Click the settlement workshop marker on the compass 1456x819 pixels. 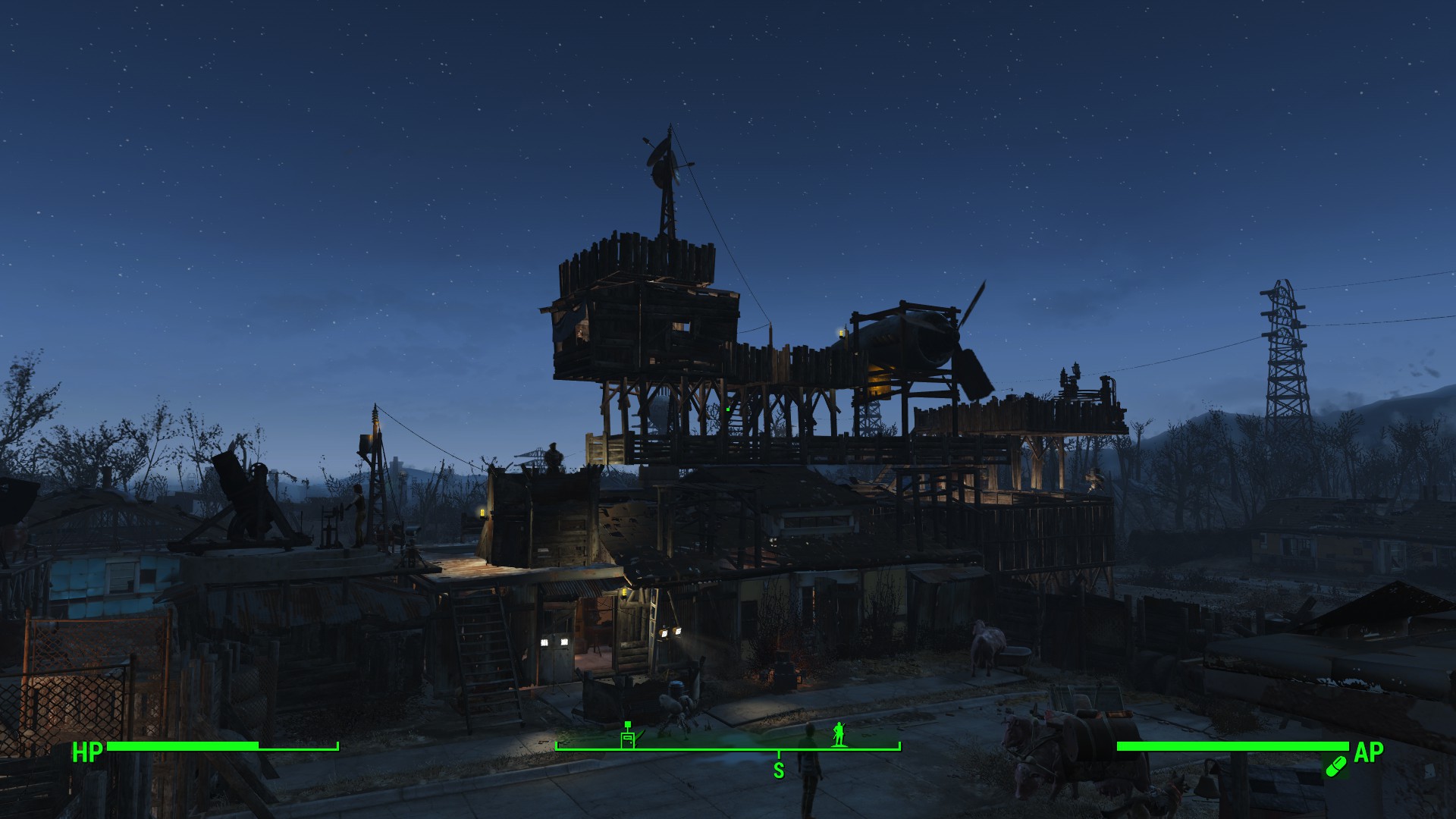click(627, 737)
